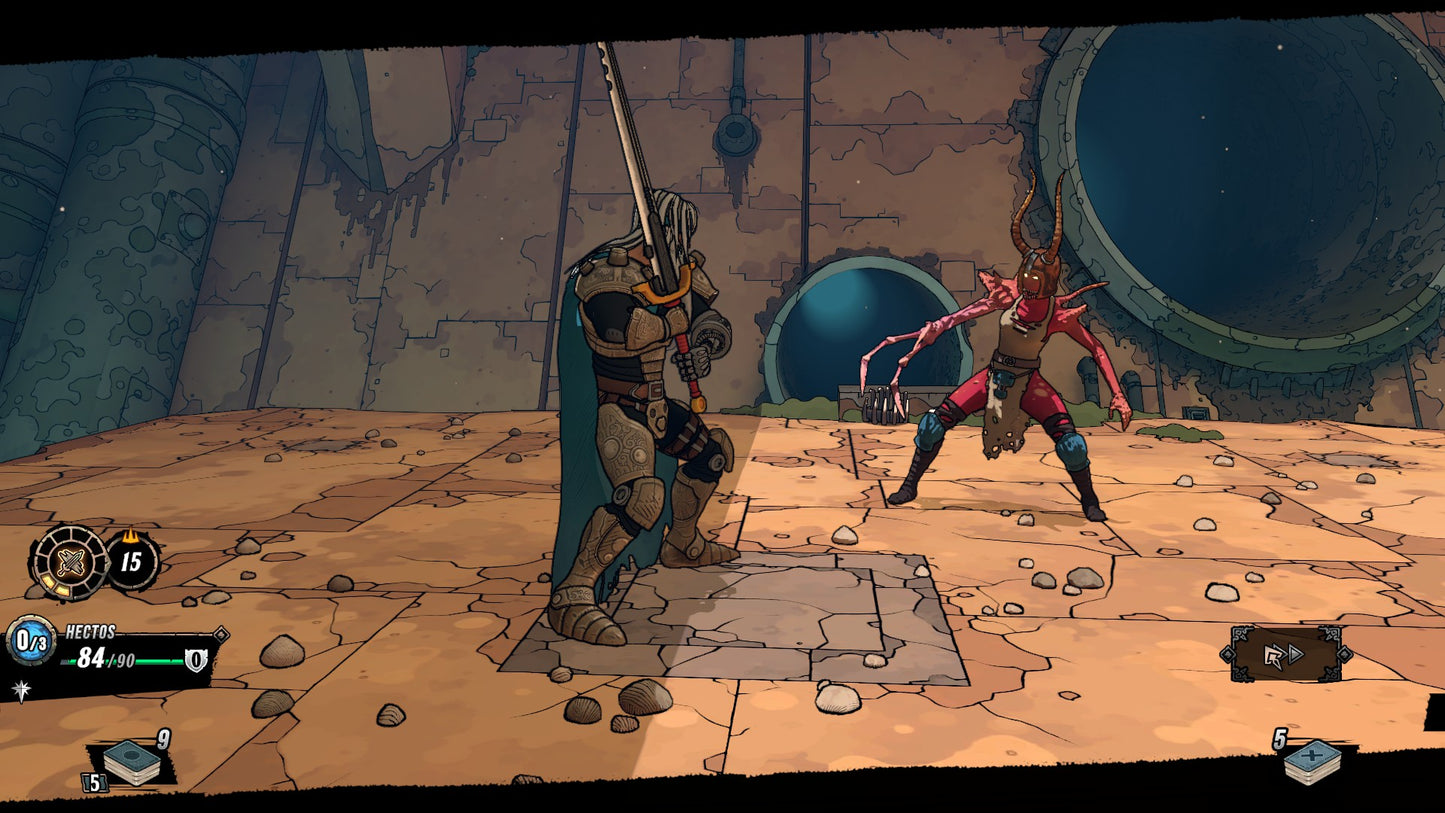
Task: Click the play arrow in the right-side panel
Action: click(x=1296, y=654)
